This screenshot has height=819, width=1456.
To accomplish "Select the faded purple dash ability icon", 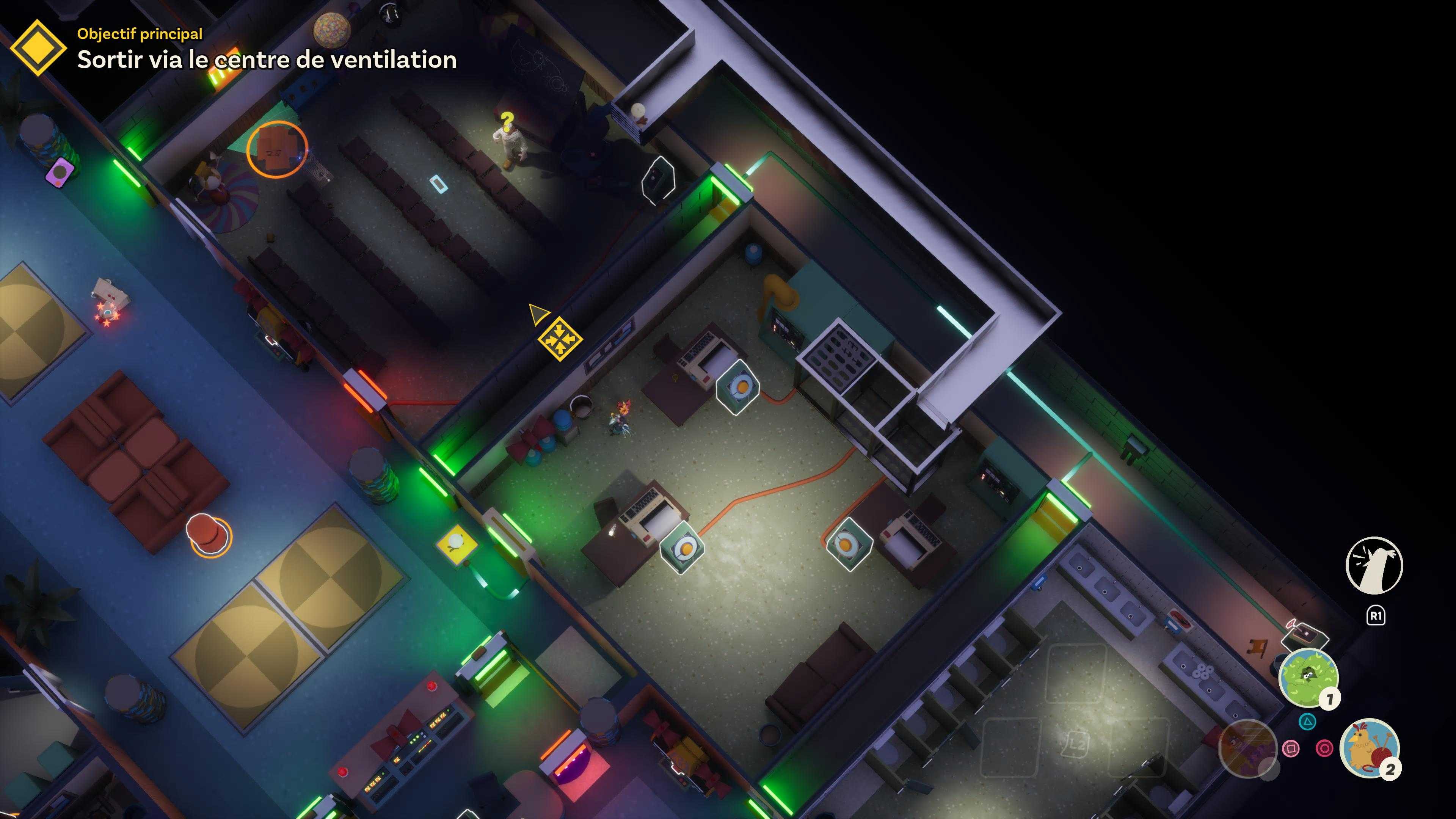I will coord(1247,748).
